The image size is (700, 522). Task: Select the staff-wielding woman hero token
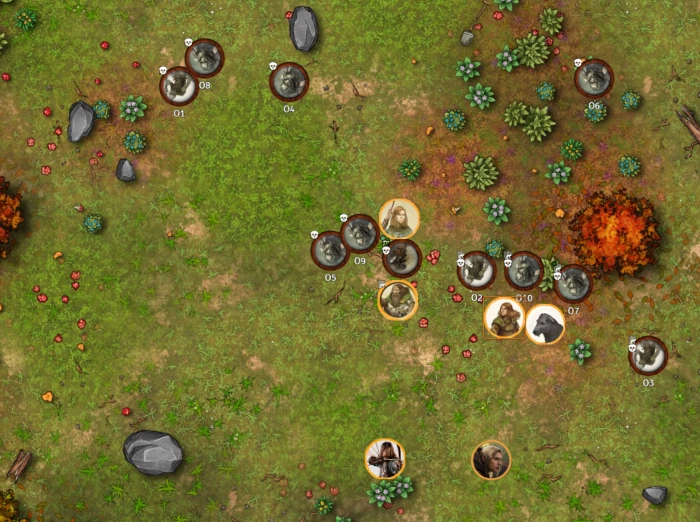tap(399, 218)
